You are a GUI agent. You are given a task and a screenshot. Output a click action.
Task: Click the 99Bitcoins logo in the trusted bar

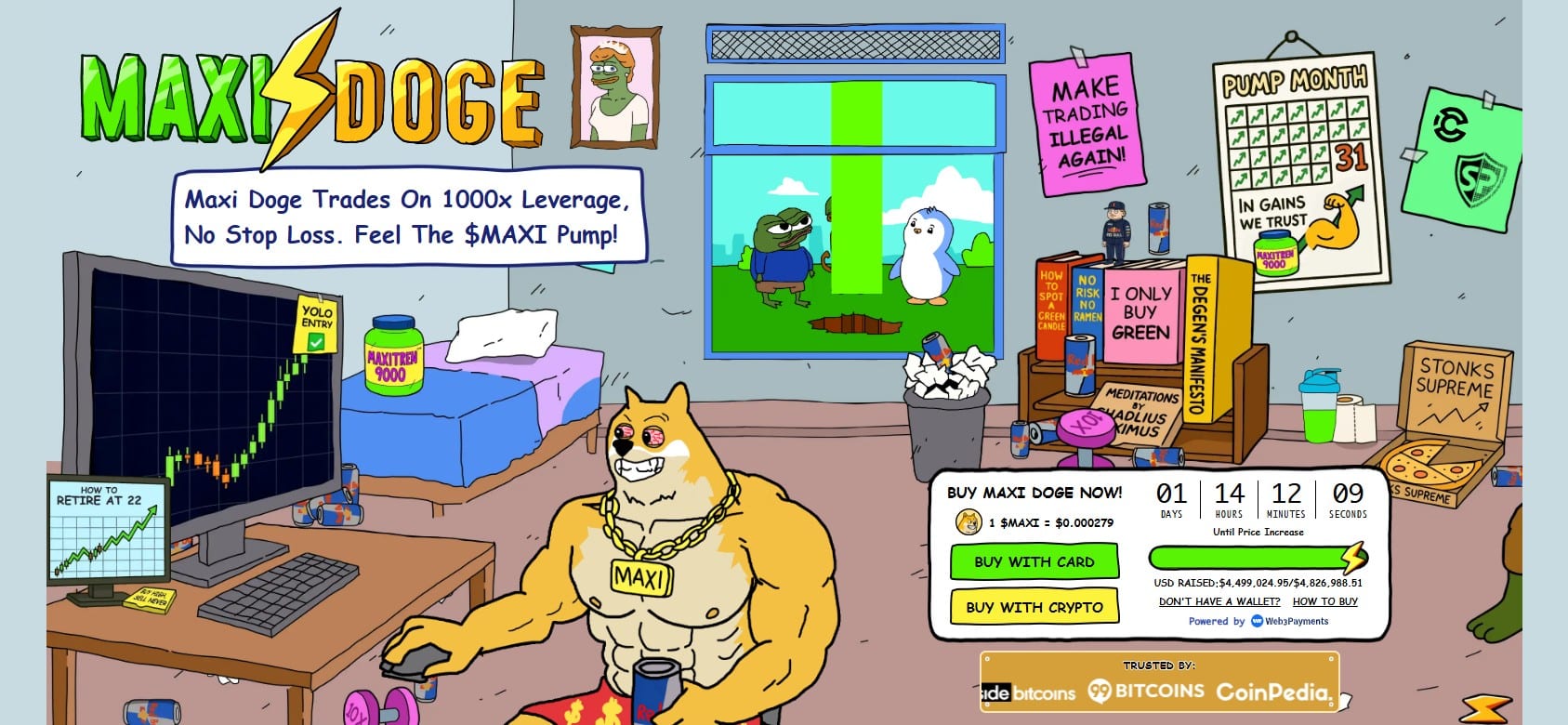pos(1145,692)
